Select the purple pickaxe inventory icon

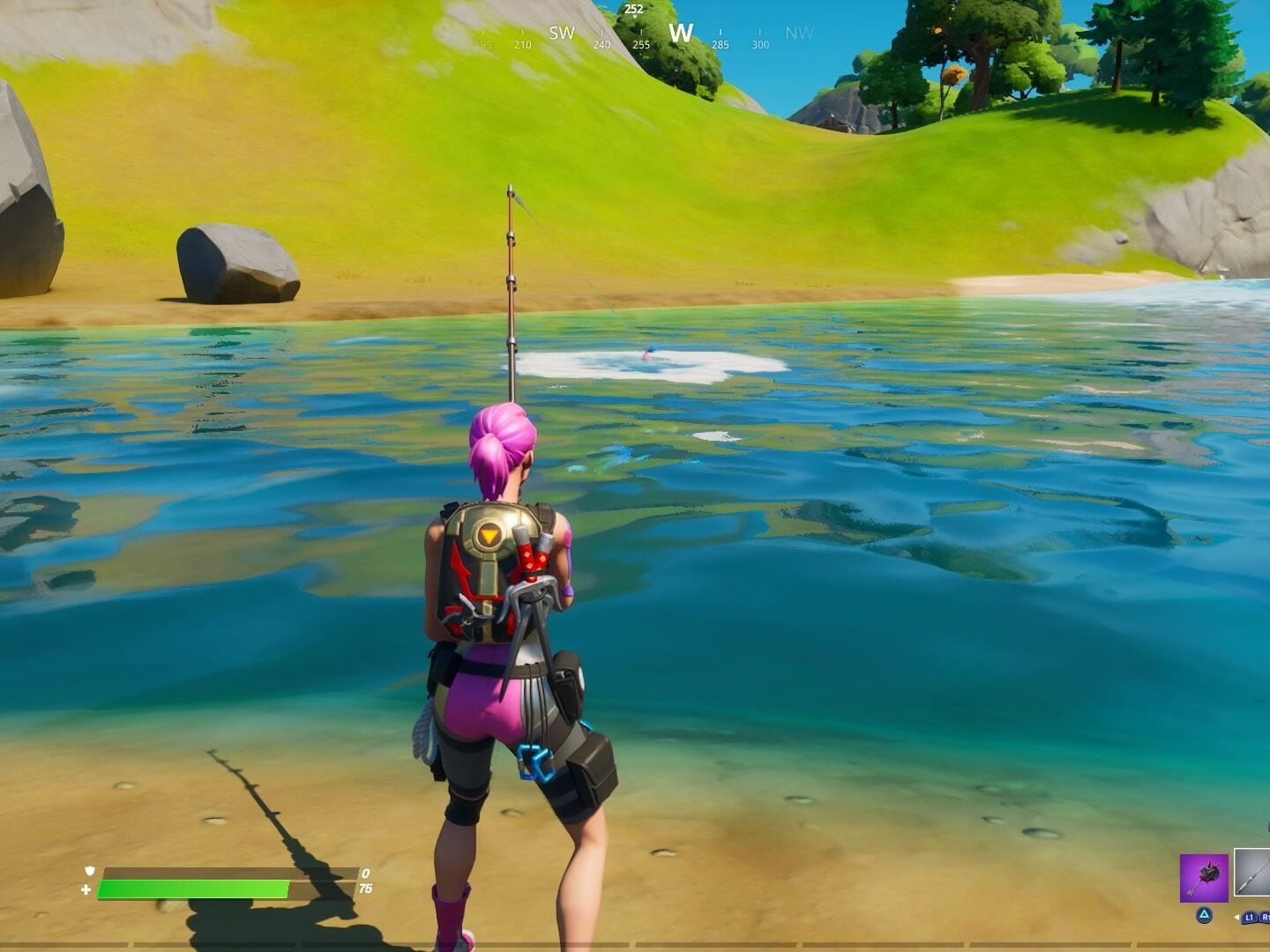coord(1204,878)
